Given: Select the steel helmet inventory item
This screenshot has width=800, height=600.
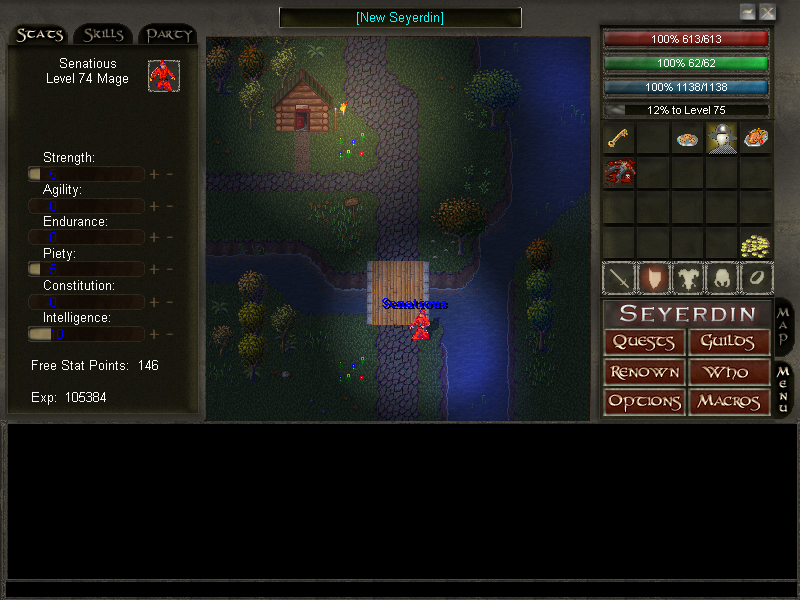Looking at the screenshot, I should coord(721,138).
